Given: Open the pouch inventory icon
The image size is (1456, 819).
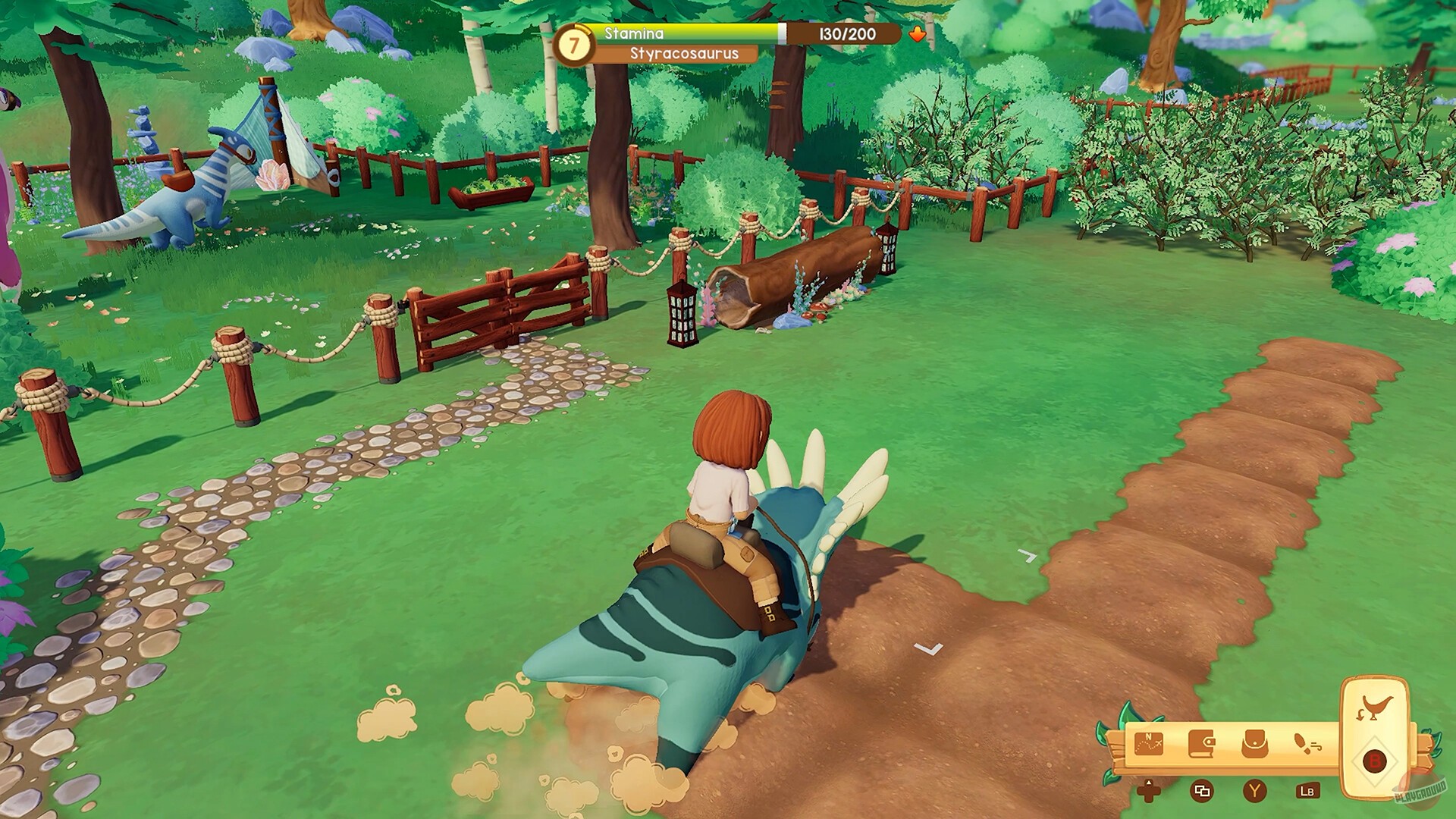Looking at the screenshot, I should click(1255, 745).
